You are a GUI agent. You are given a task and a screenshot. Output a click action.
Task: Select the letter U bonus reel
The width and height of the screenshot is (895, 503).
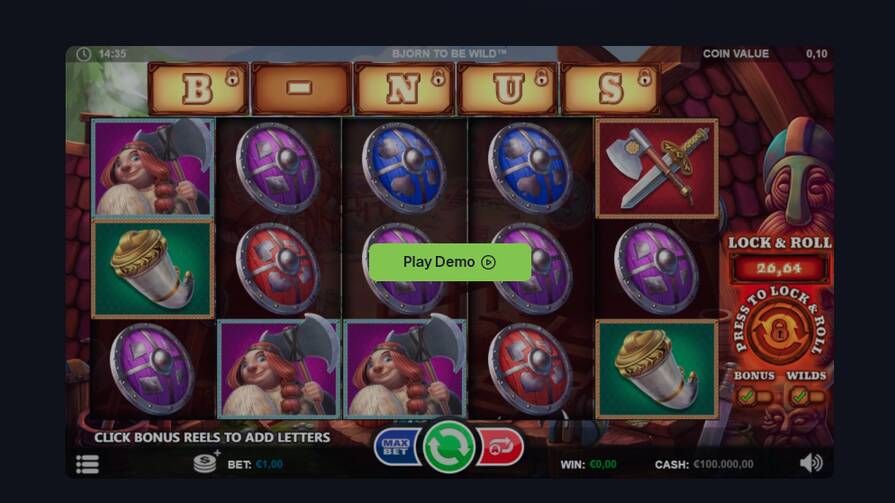[508, 89]
